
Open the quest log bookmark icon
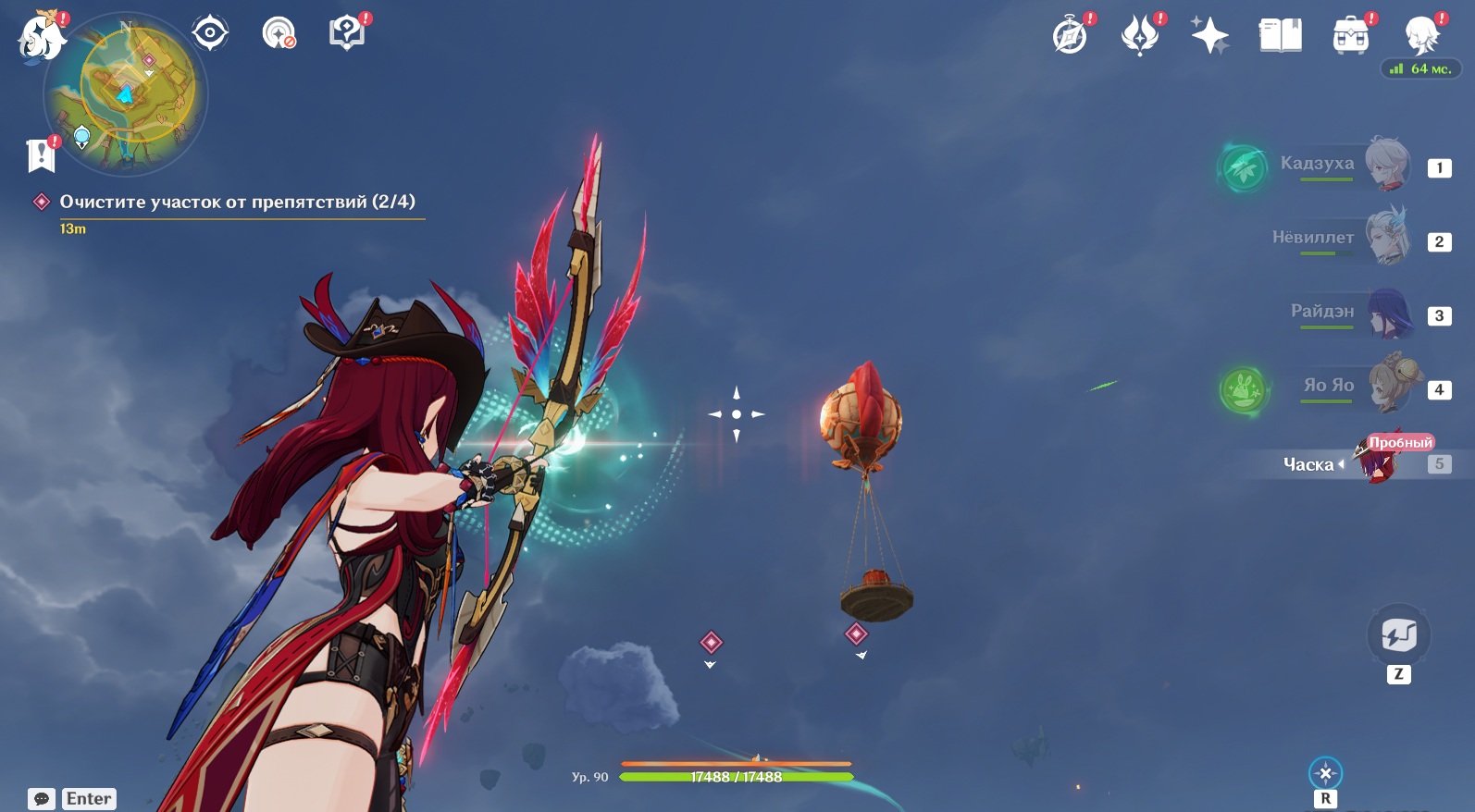(x=41, y=155)
